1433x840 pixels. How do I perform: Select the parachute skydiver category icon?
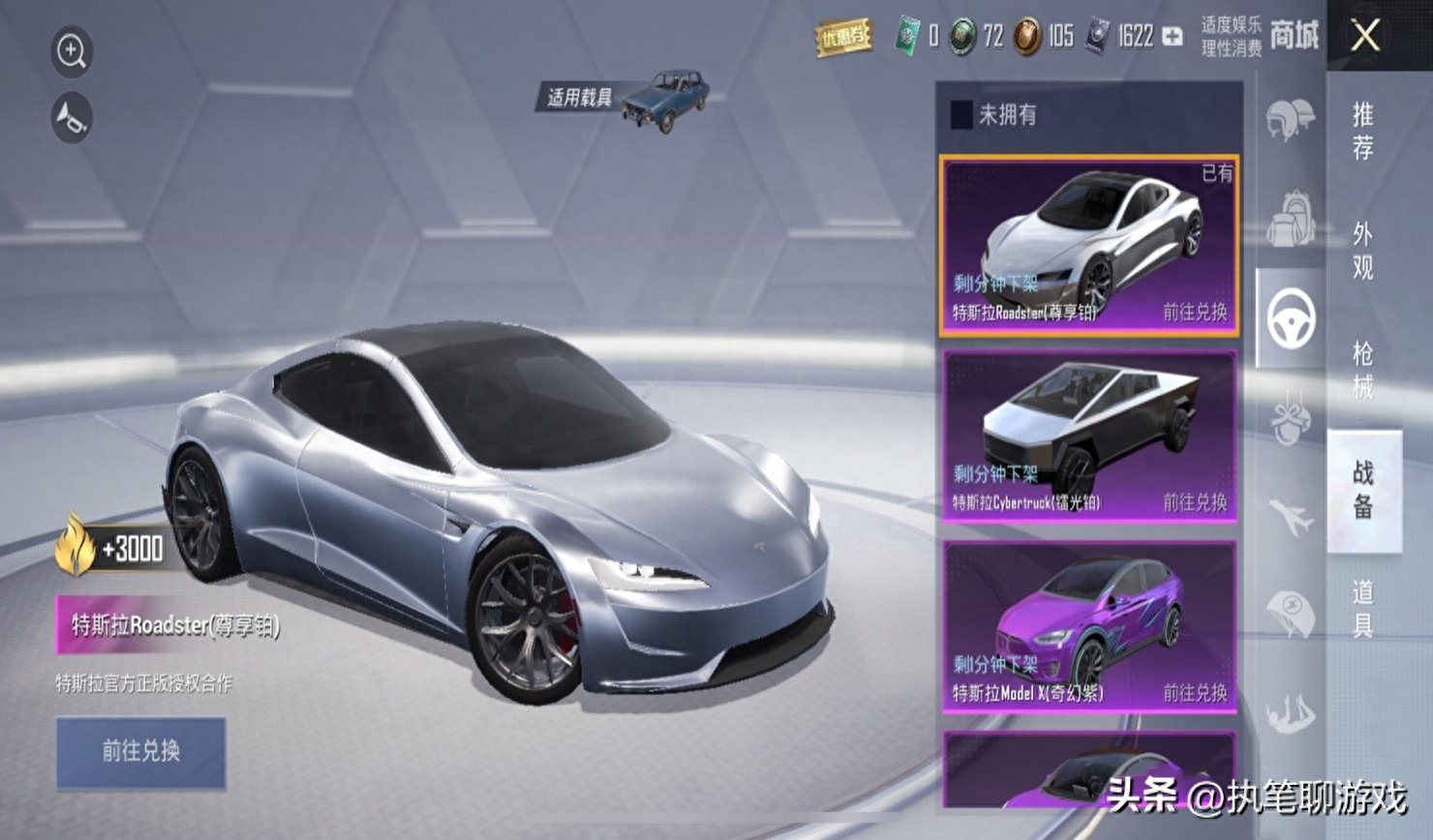coord(1291,714)
